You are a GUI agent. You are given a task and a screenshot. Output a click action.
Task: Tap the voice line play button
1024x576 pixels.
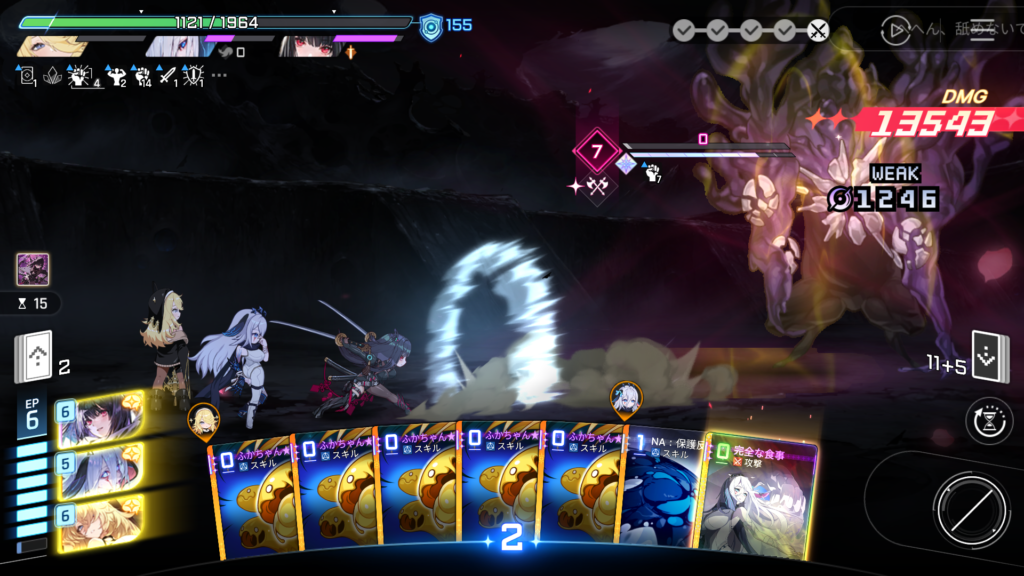896,30
